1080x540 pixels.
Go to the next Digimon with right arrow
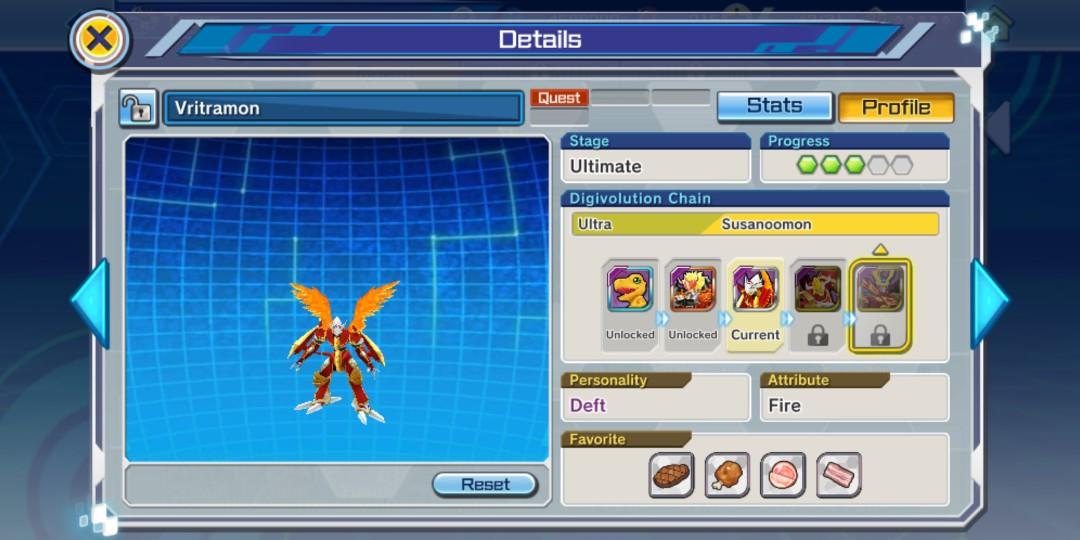[989, 302]
